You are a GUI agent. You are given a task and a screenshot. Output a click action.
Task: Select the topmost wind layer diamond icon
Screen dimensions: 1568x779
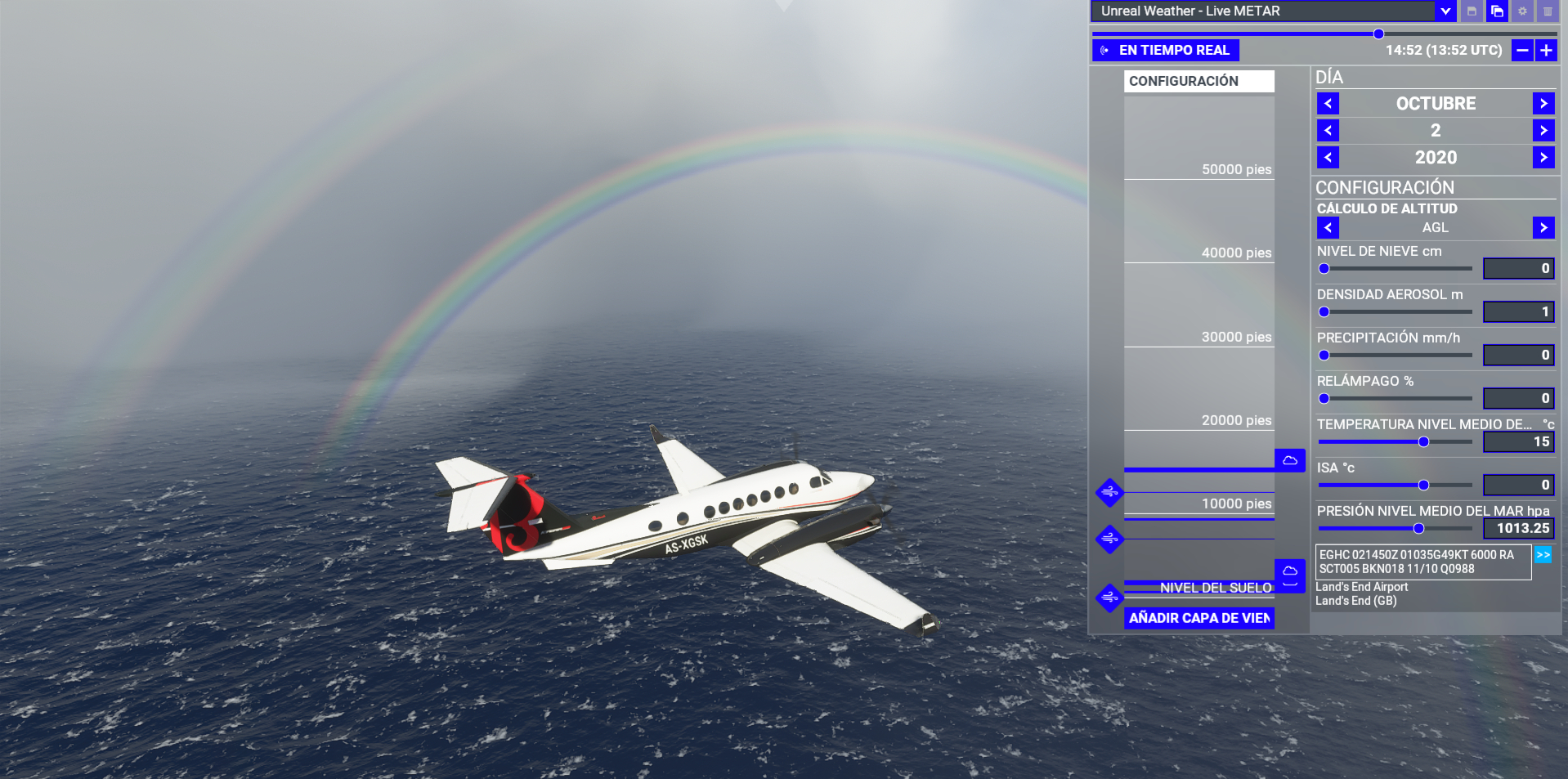(x=1109, y=494)
